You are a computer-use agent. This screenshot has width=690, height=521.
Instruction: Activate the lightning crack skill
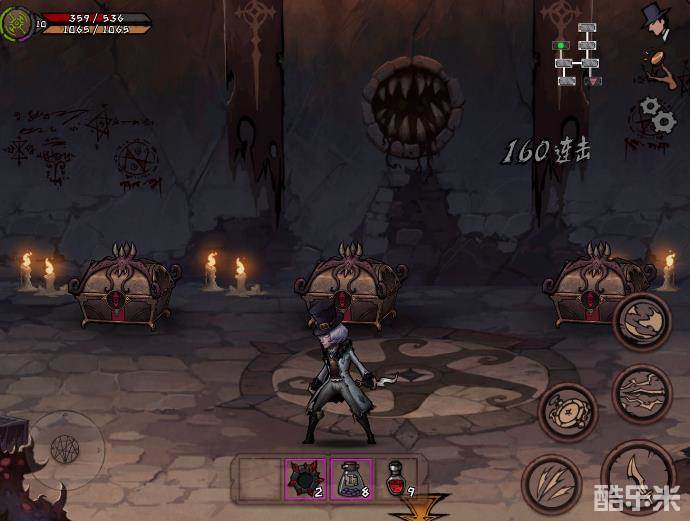(641, 394)
